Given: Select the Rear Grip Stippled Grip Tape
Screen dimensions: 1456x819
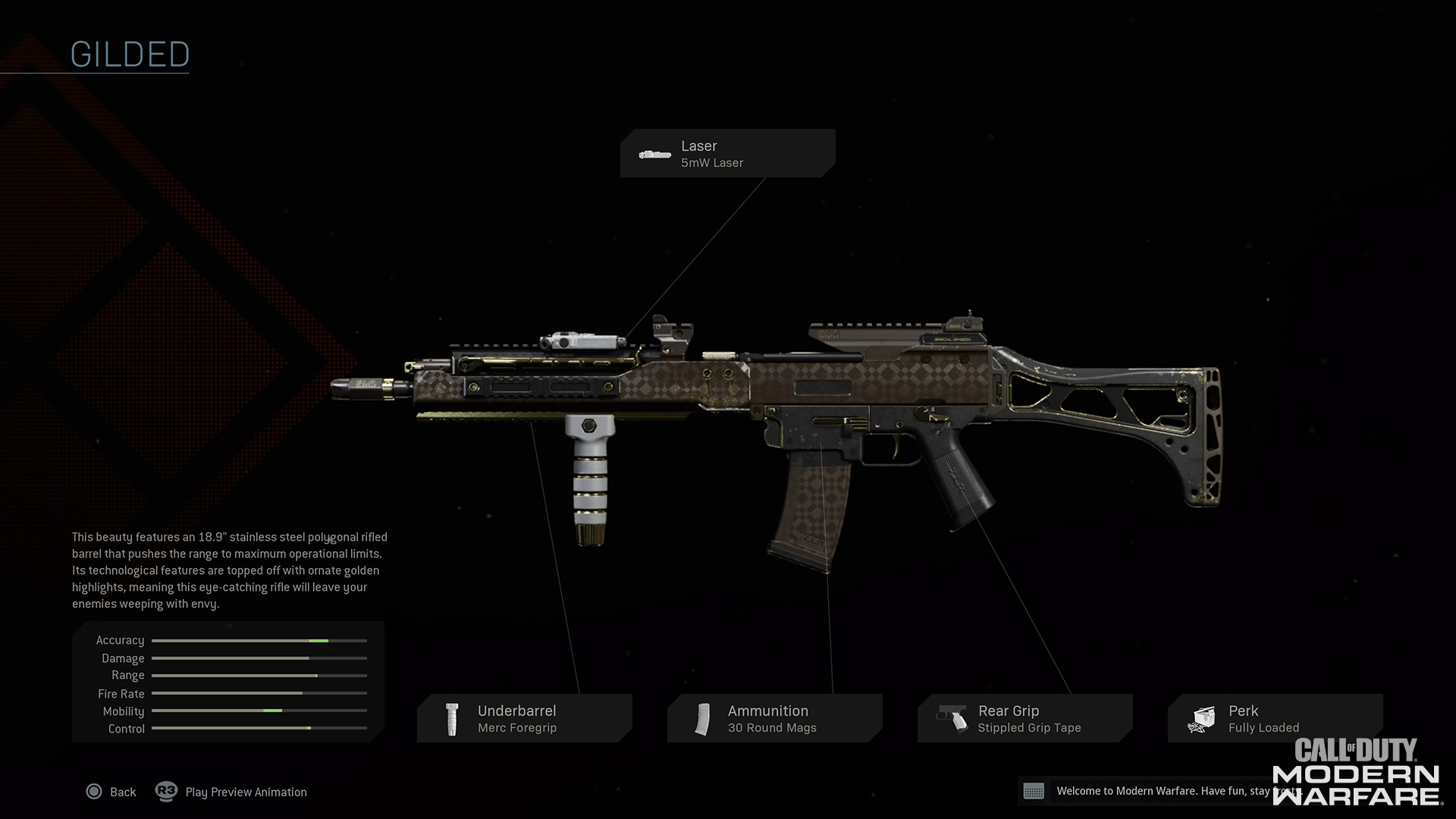Looking at the screenshot, I should pyautogui.click(x=1025, y=718).
